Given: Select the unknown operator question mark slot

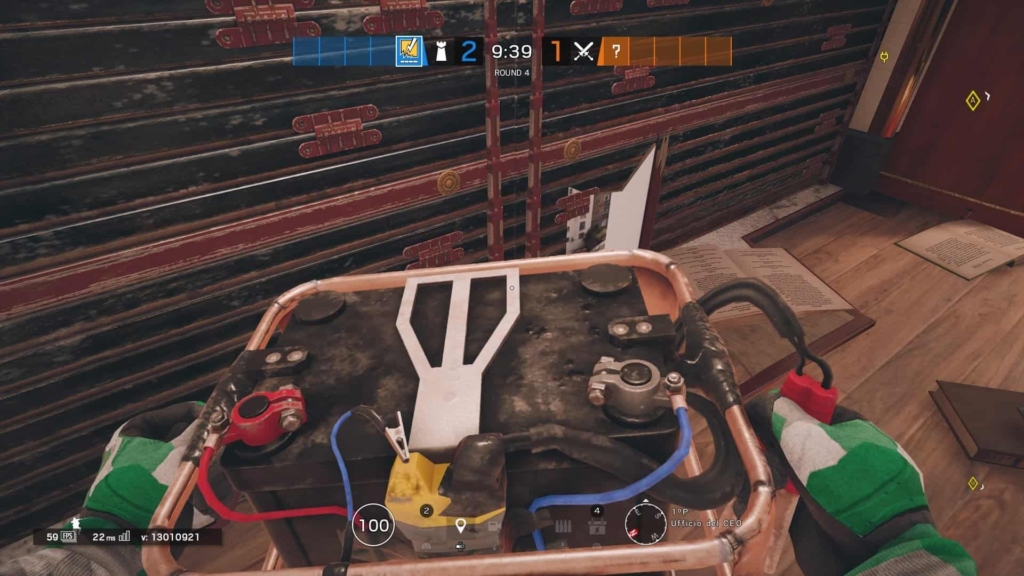Looking at the screenshot, I should (x=615, y=51).
